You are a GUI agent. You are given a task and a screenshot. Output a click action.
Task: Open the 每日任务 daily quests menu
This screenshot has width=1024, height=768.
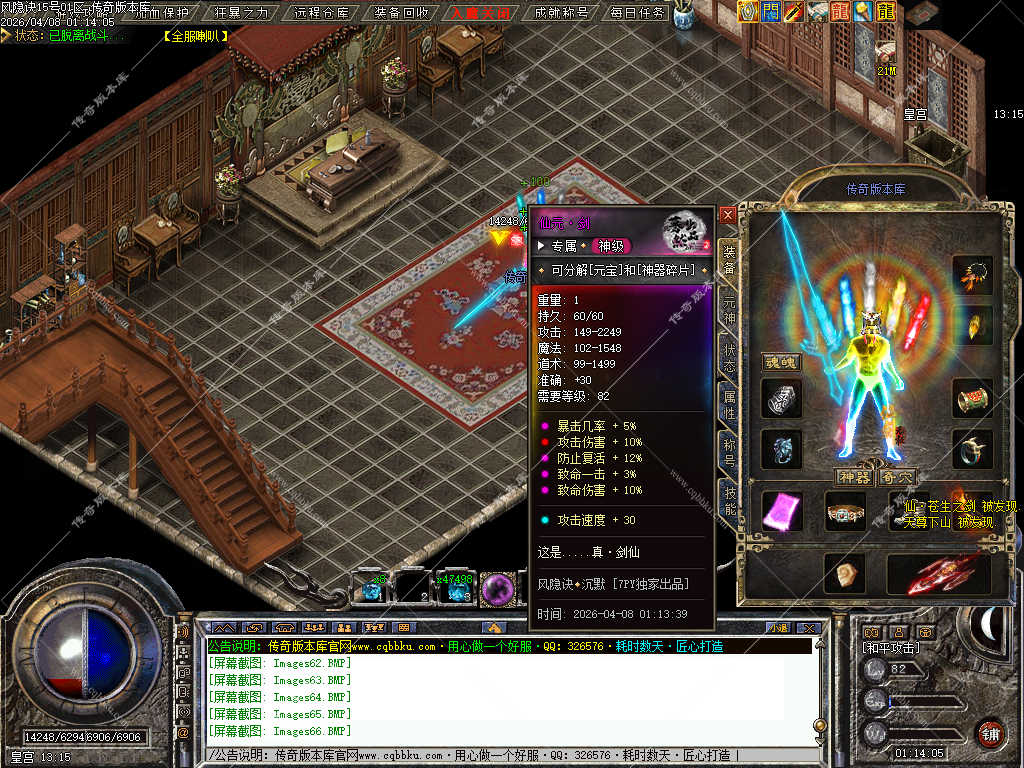click(x=637, y=13)
